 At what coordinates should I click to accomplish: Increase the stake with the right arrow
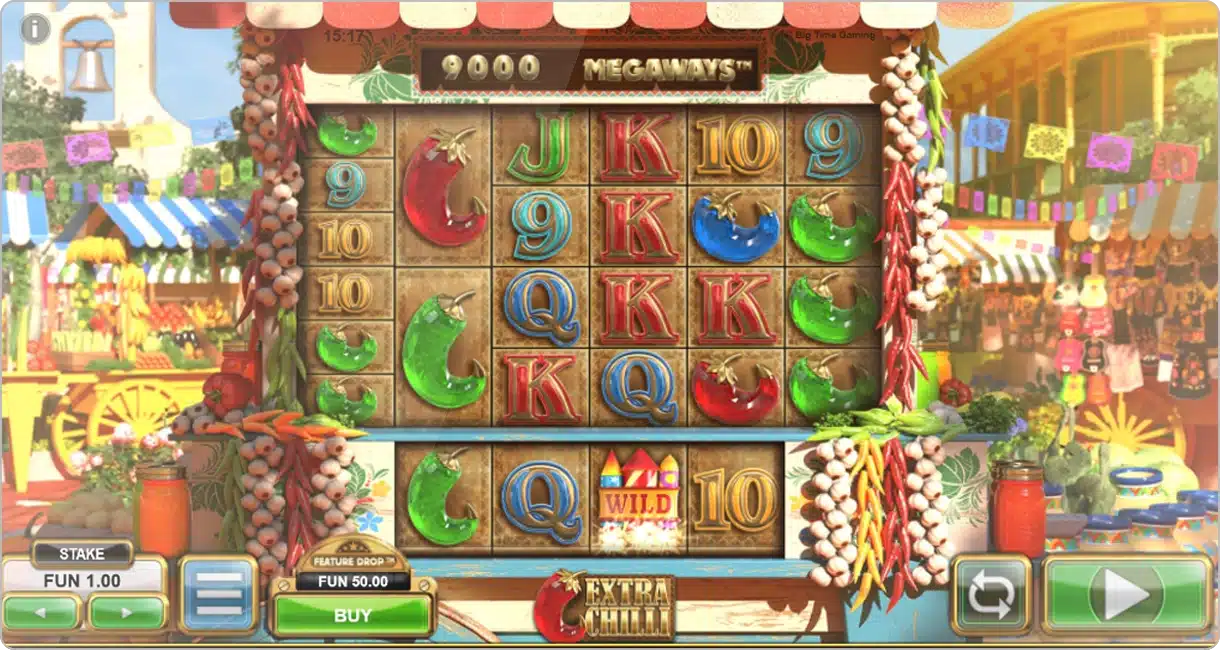pos(127,610)
